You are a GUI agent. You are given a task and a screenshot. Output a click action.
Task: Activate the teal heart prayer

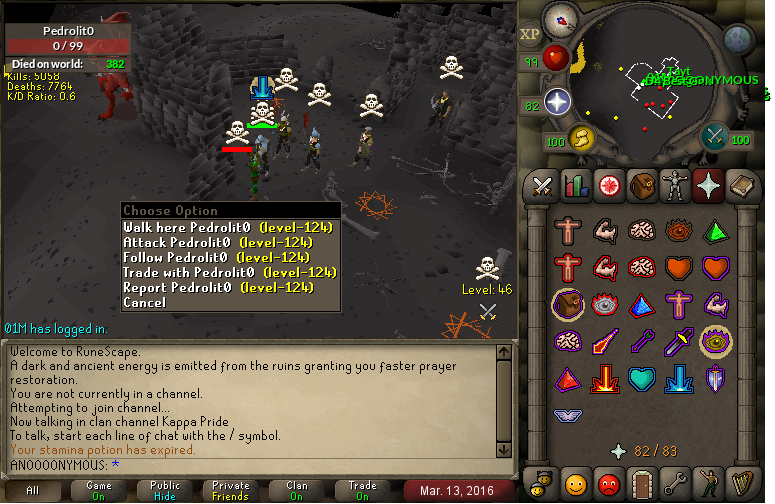coord(643,379)
